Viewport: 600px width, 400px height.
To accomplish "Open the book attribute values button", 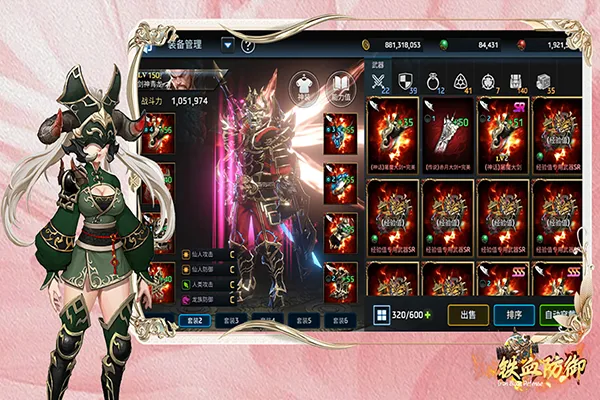I will 339,86.
